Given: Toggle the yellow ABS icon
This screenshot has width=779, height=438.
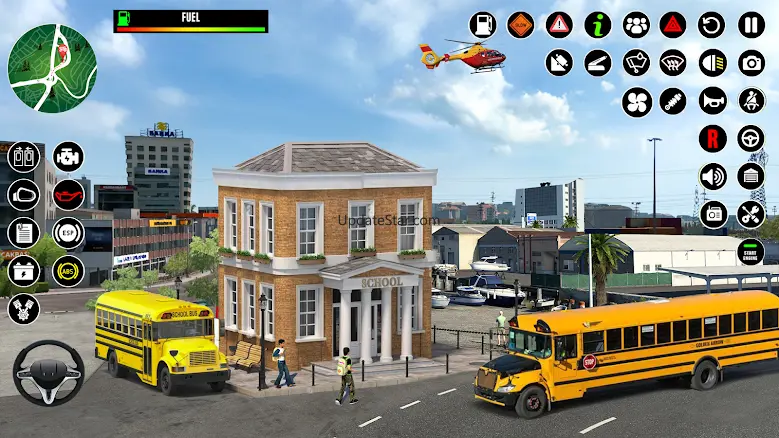Looking at the screenshot, I should pos(68,271).
